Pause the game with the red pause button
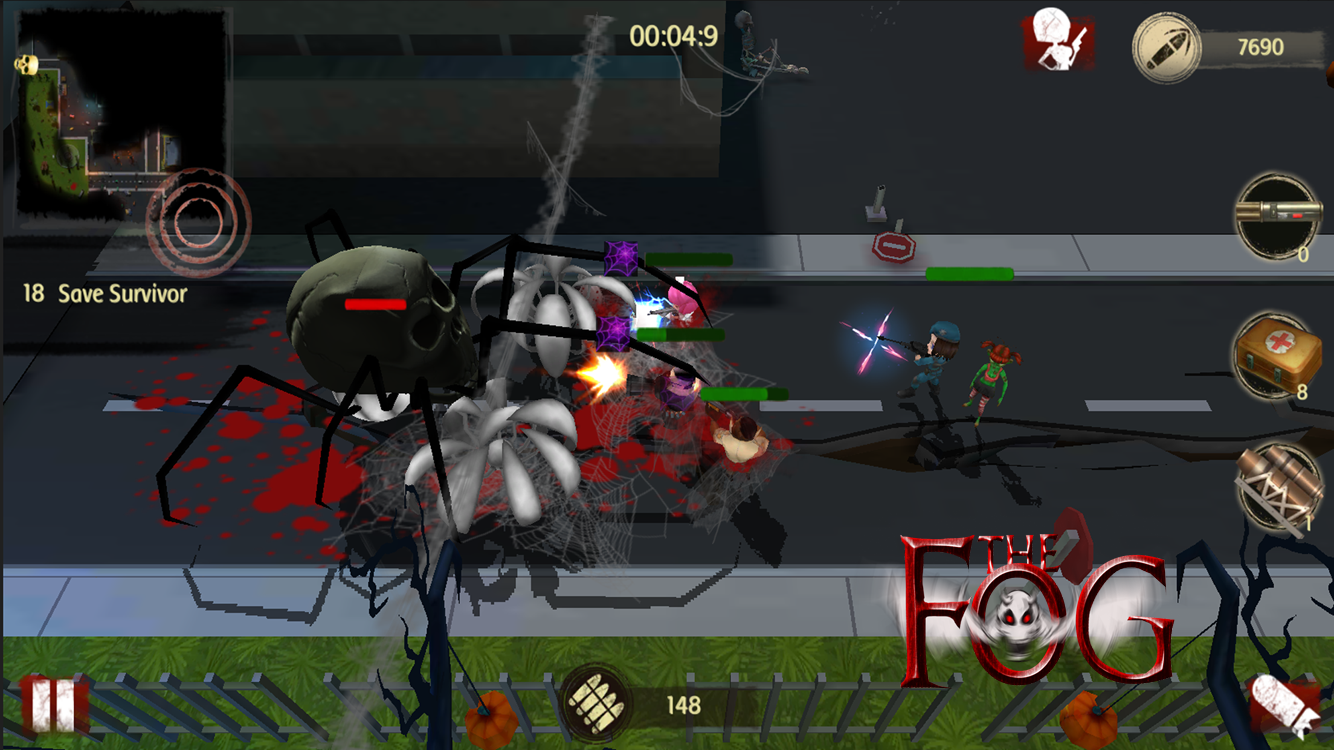 pos(54,703)
